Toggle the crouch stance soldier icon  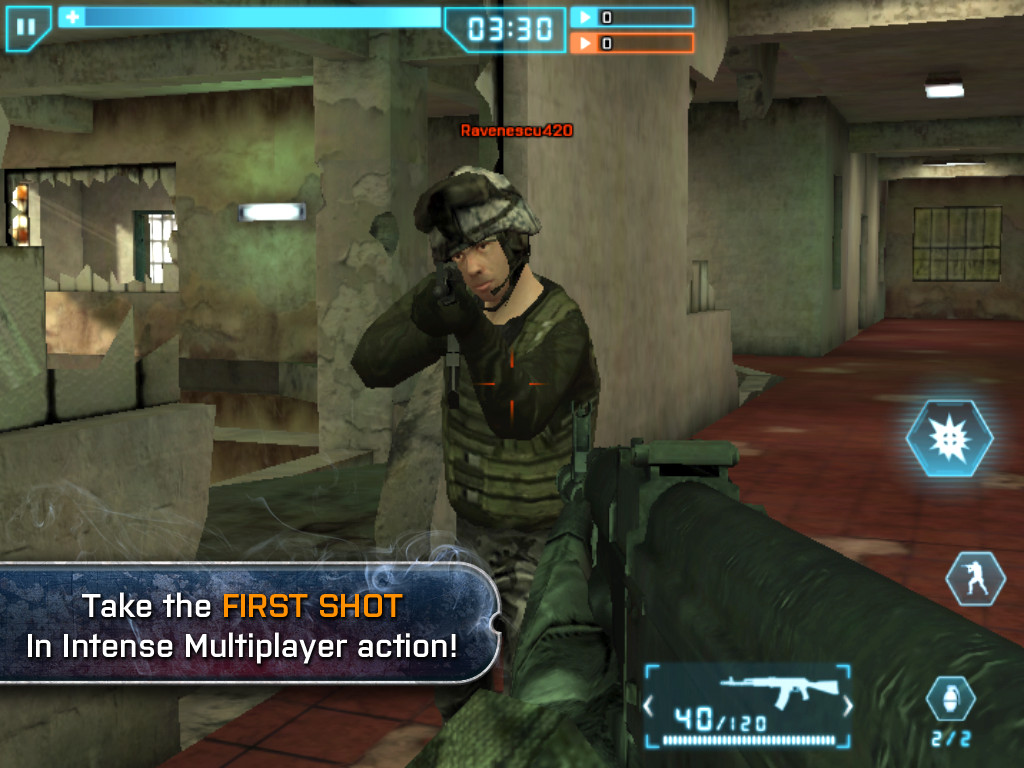[975, 578]
